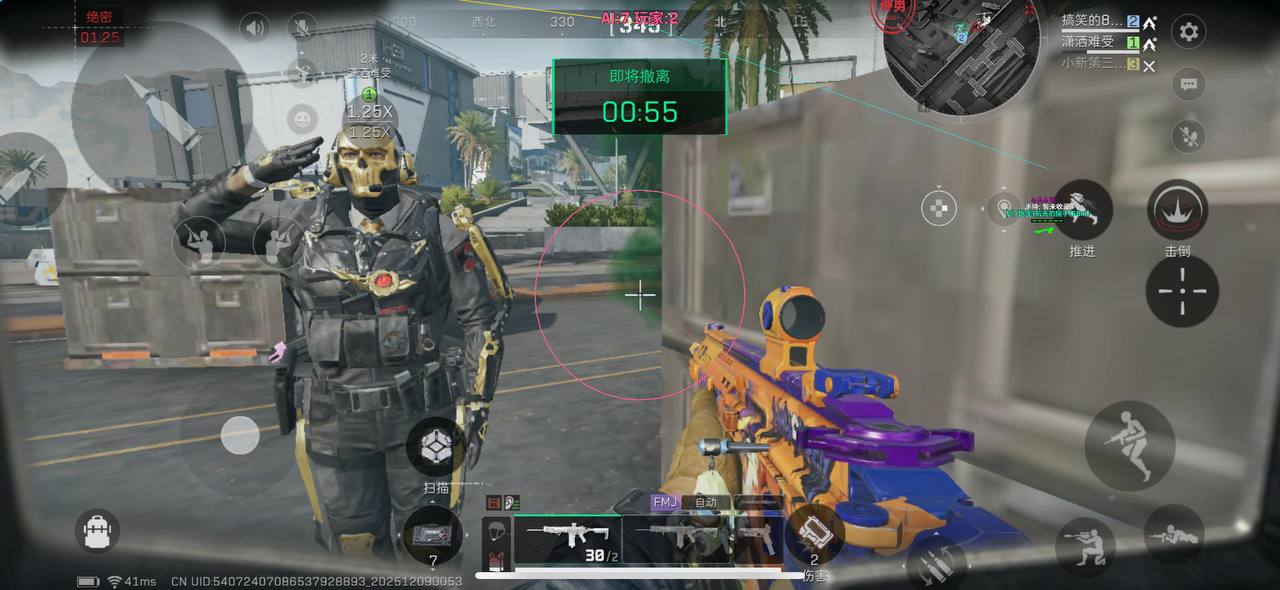Tap the jump button
Screen dimensions: 1280x590
coord(1130,445)
